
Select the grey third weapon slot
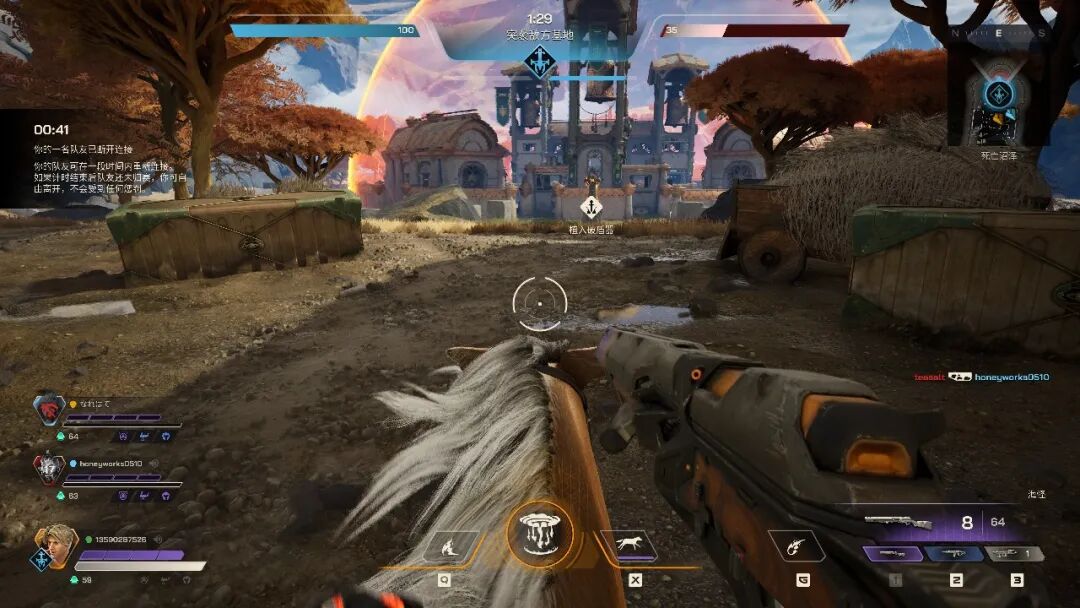point(1014,553)
